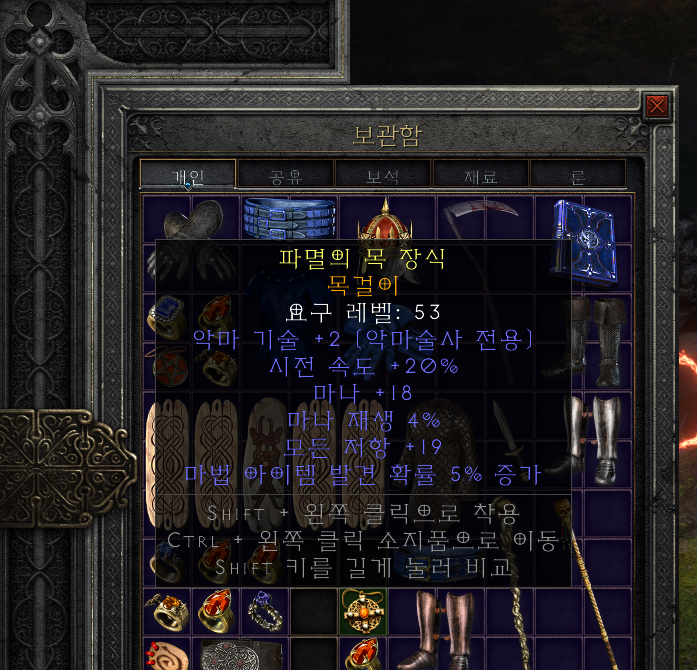The width and height of the screenshot is (697, 670).
Task: Close the stash window
Action: (656, 106)
